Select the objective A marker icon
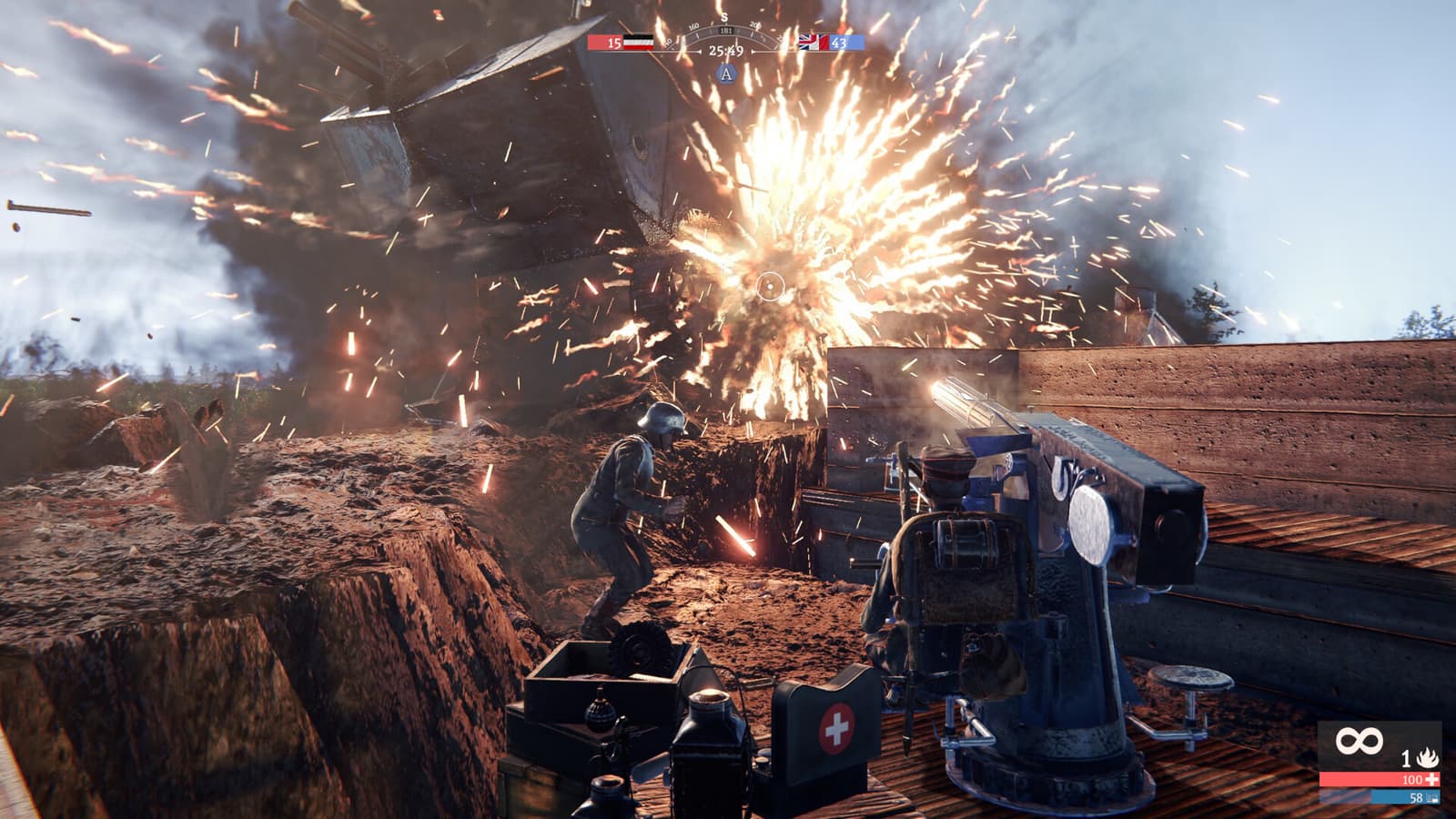The image size is (1456, 819). point(726,76)
